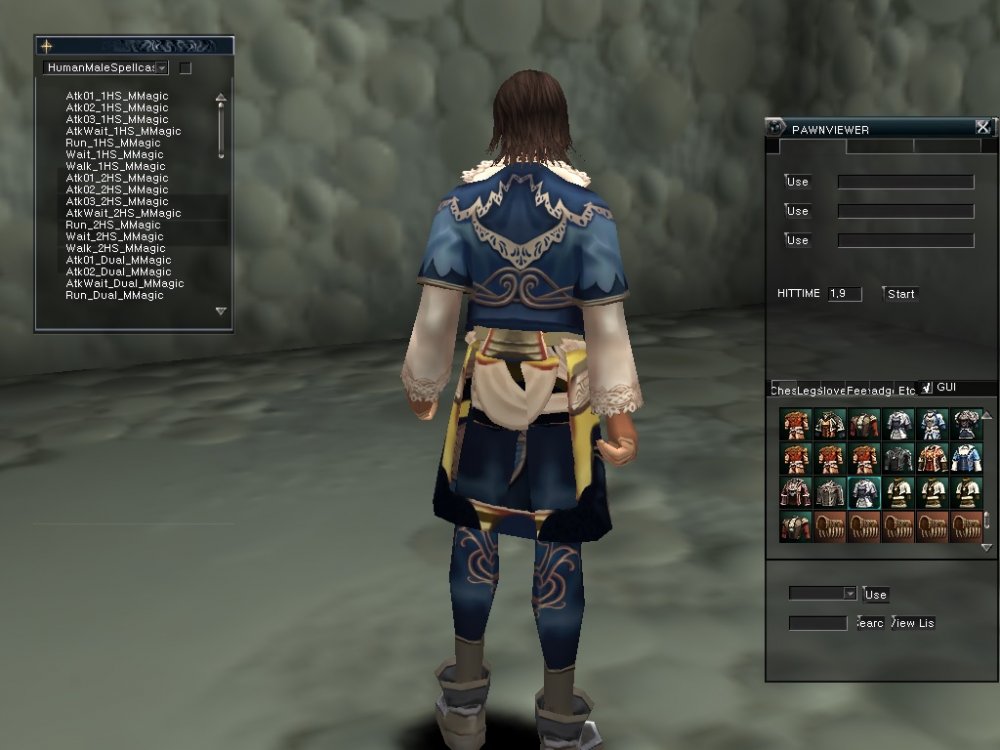The width and height of the screenshot is (1000, 750).
Task: Close the PAWNVIEWER window
Action: 982,127
